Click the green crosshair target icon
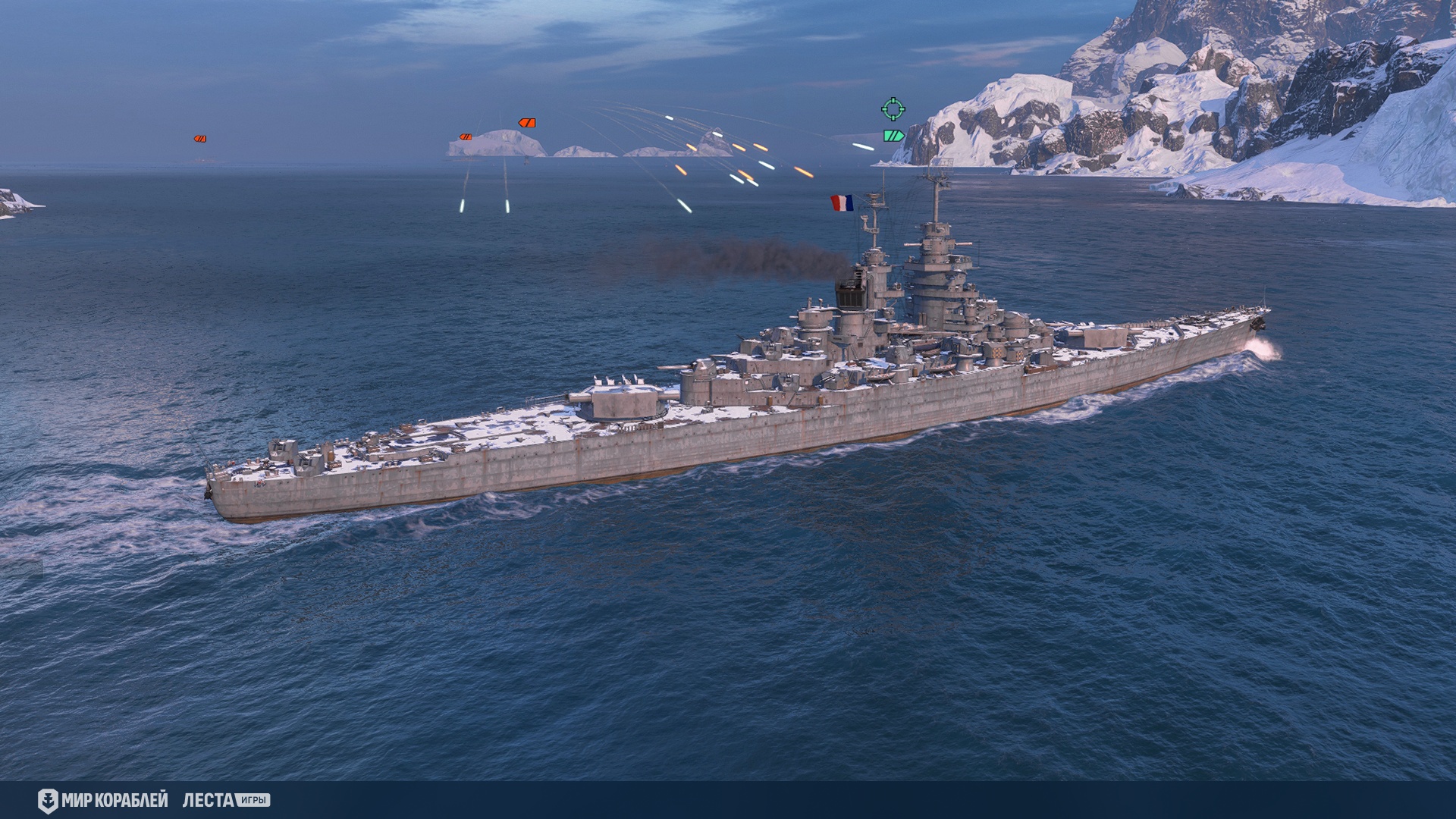 [893, 109]
